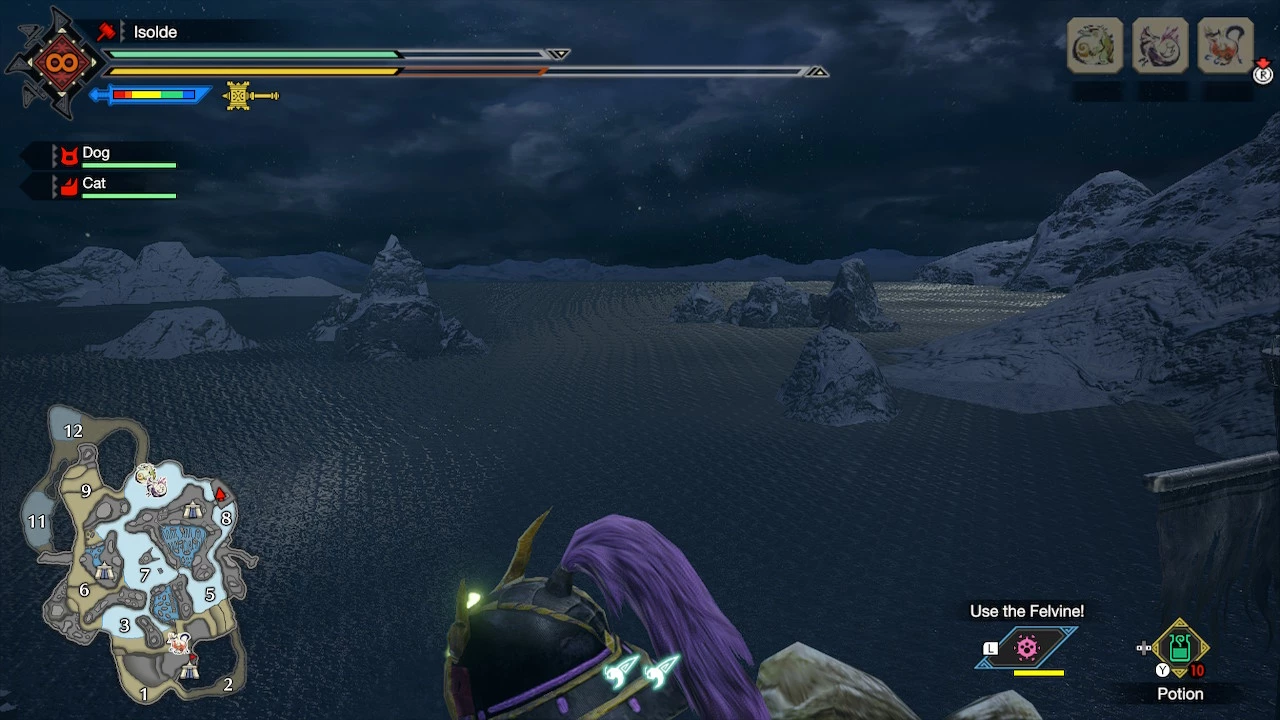Screen dimensions: 1280x720
Task: Select the orange monster target icon
Action: (x=1225, y=45)
